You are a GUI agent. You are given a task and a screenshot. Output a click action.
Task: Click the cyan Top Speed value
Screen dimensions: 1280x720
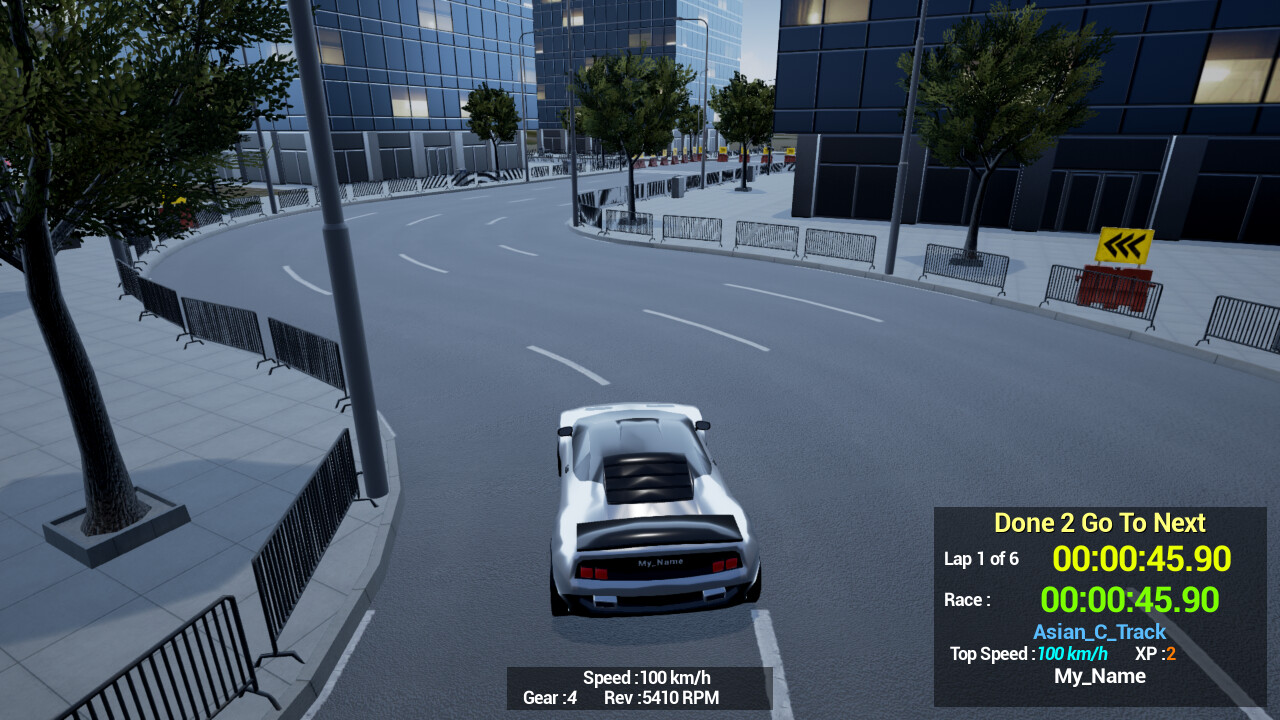(x=1071, y=654)
